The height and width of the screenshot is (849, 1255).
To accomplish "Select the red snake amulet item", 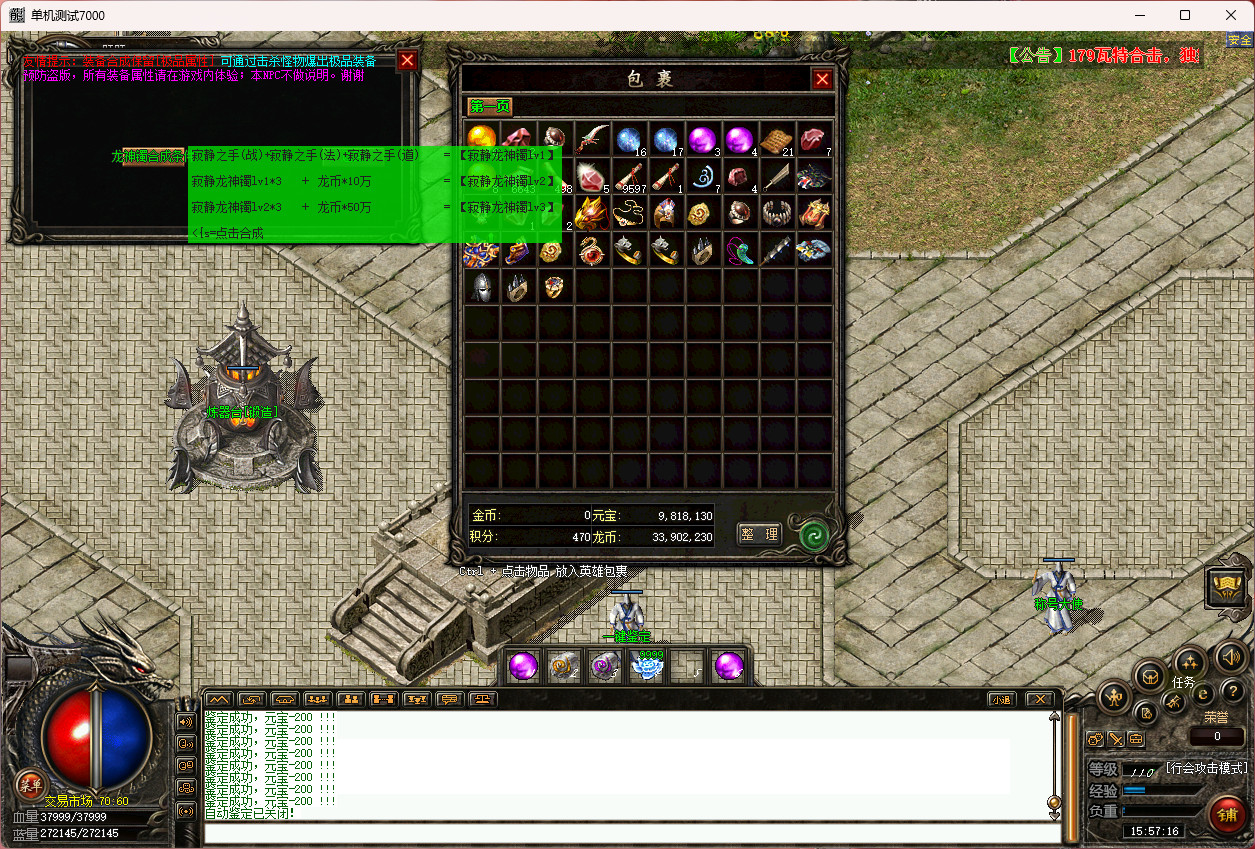I will [593, 250].
